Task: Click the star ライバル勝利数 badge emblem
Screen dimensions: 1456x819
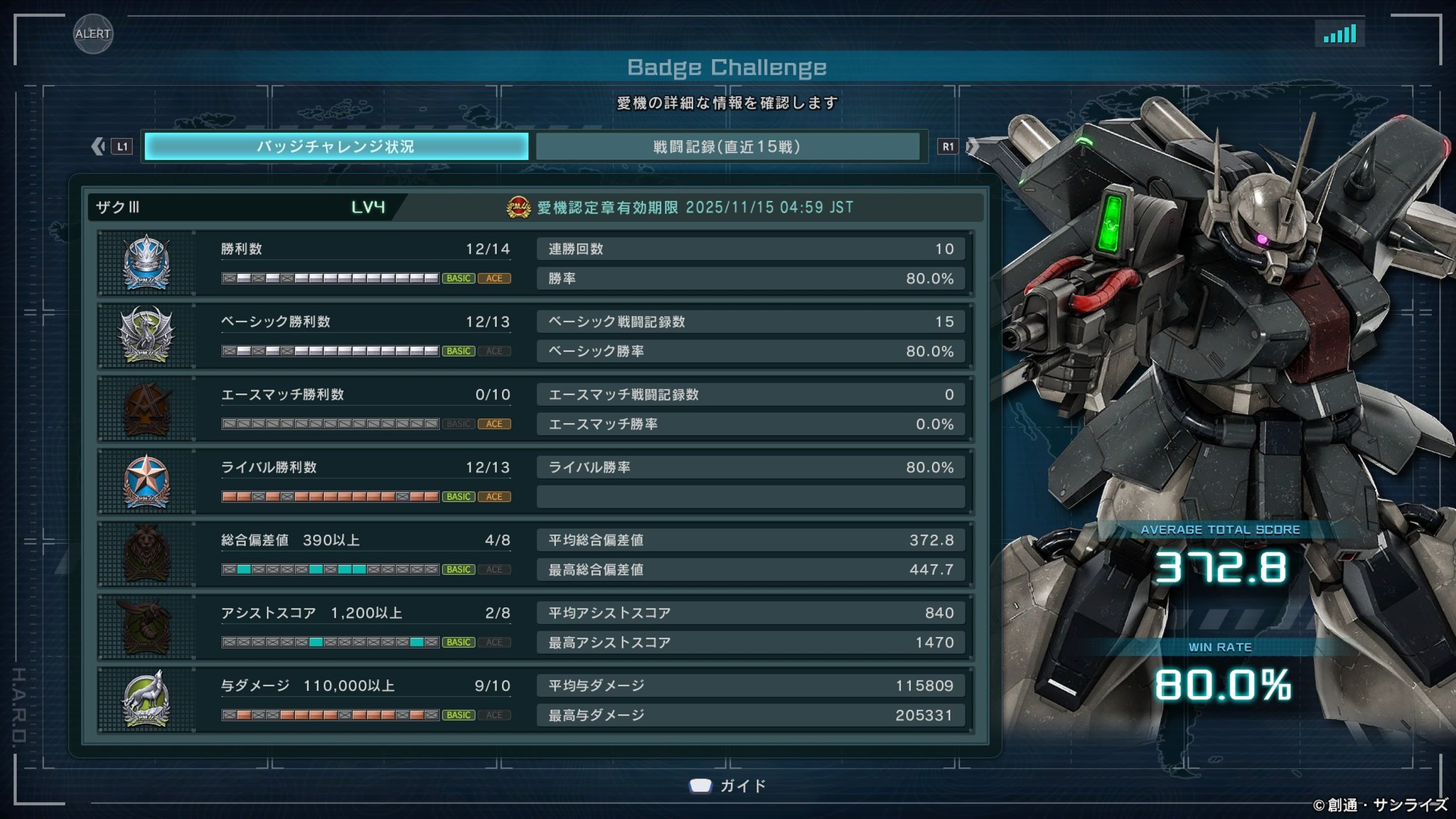Action: point(146,481)
